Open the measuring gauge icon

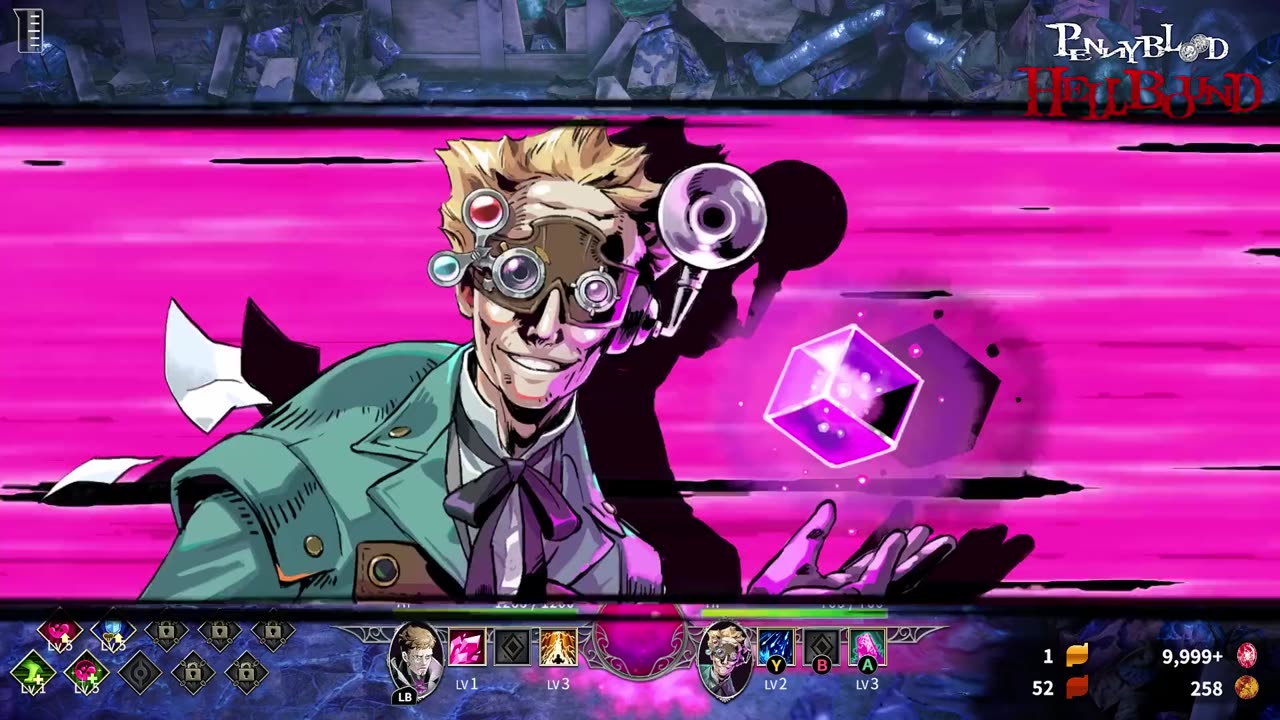(31, 29)
